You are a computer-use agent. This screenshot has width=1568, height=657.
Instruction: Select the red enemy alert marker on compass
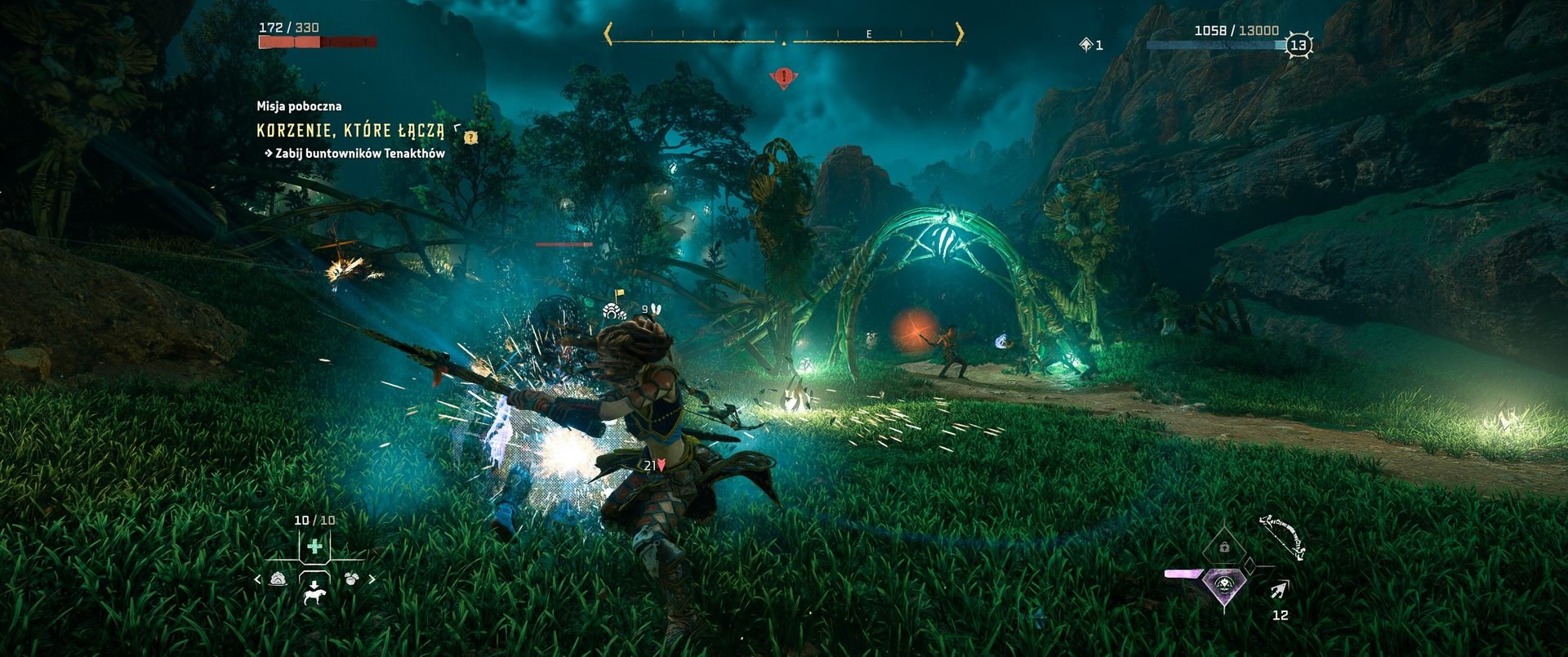784,75
